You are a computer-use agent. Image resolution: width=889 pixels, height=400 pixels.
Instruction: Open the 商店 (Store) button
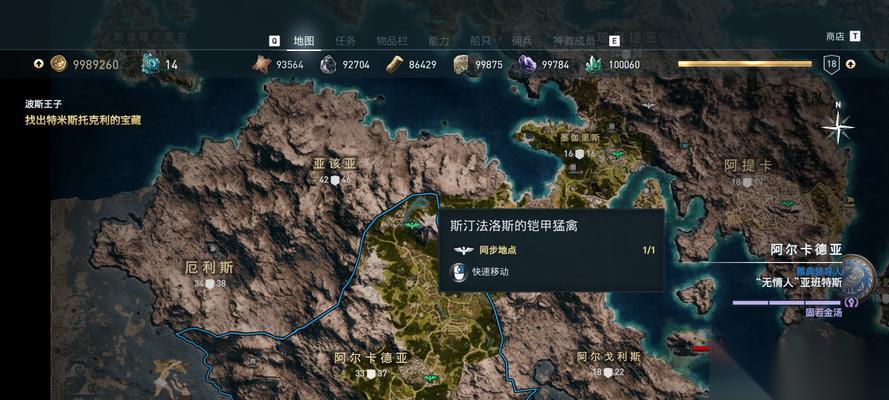pos(835,36)
